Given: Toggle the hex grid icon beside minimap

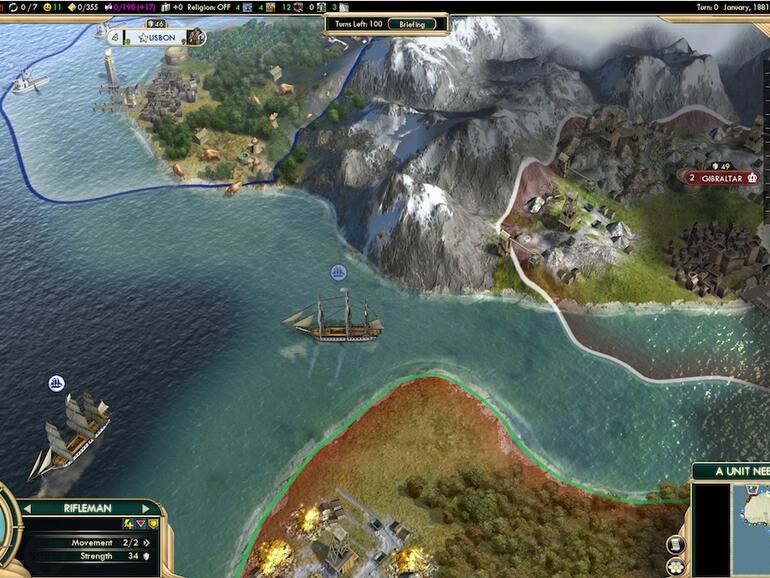Looking at the screenshot, I should [675, 568].
